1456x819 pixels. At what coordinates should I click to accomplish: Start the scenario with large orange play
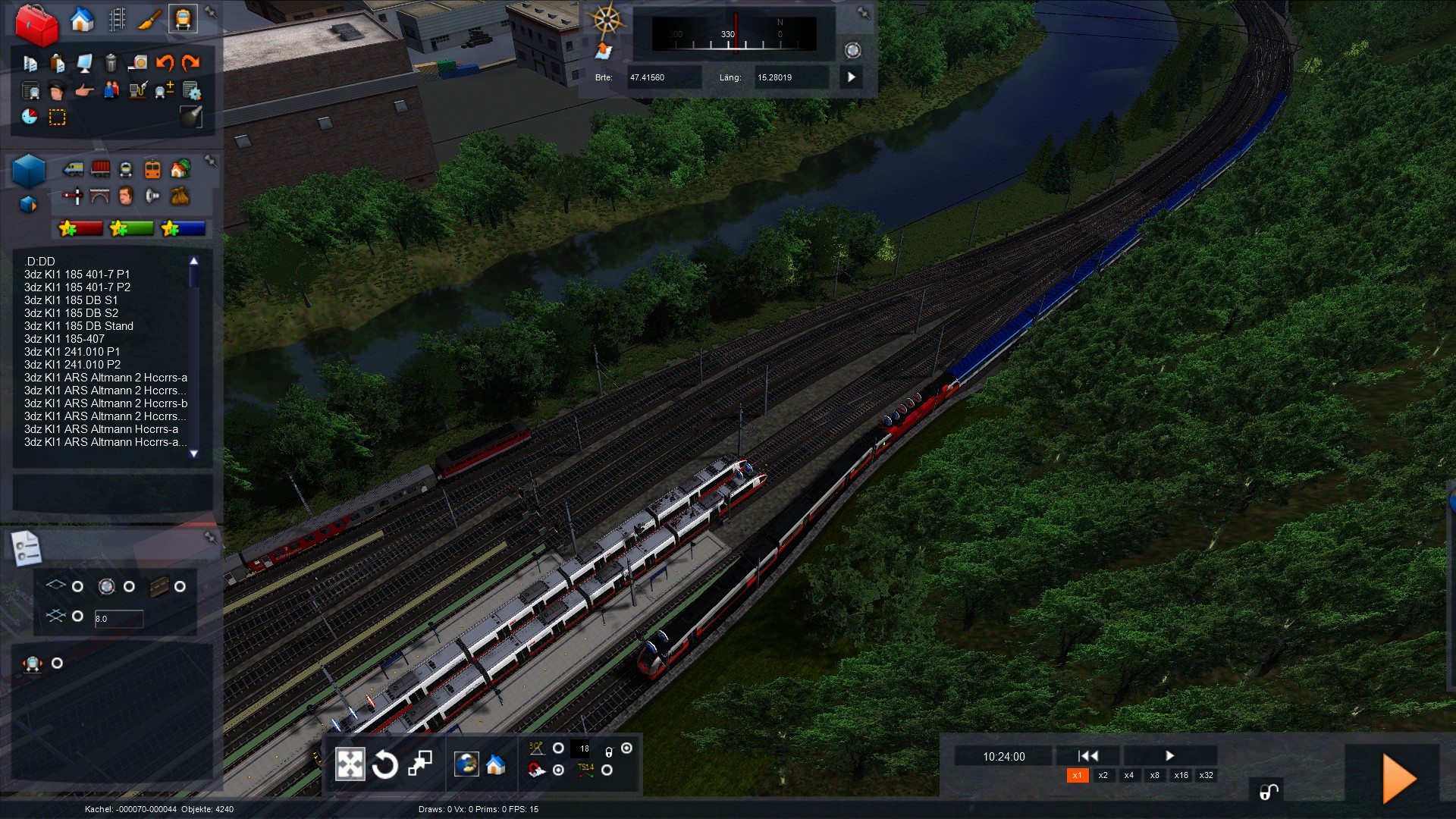(1398, 778)
